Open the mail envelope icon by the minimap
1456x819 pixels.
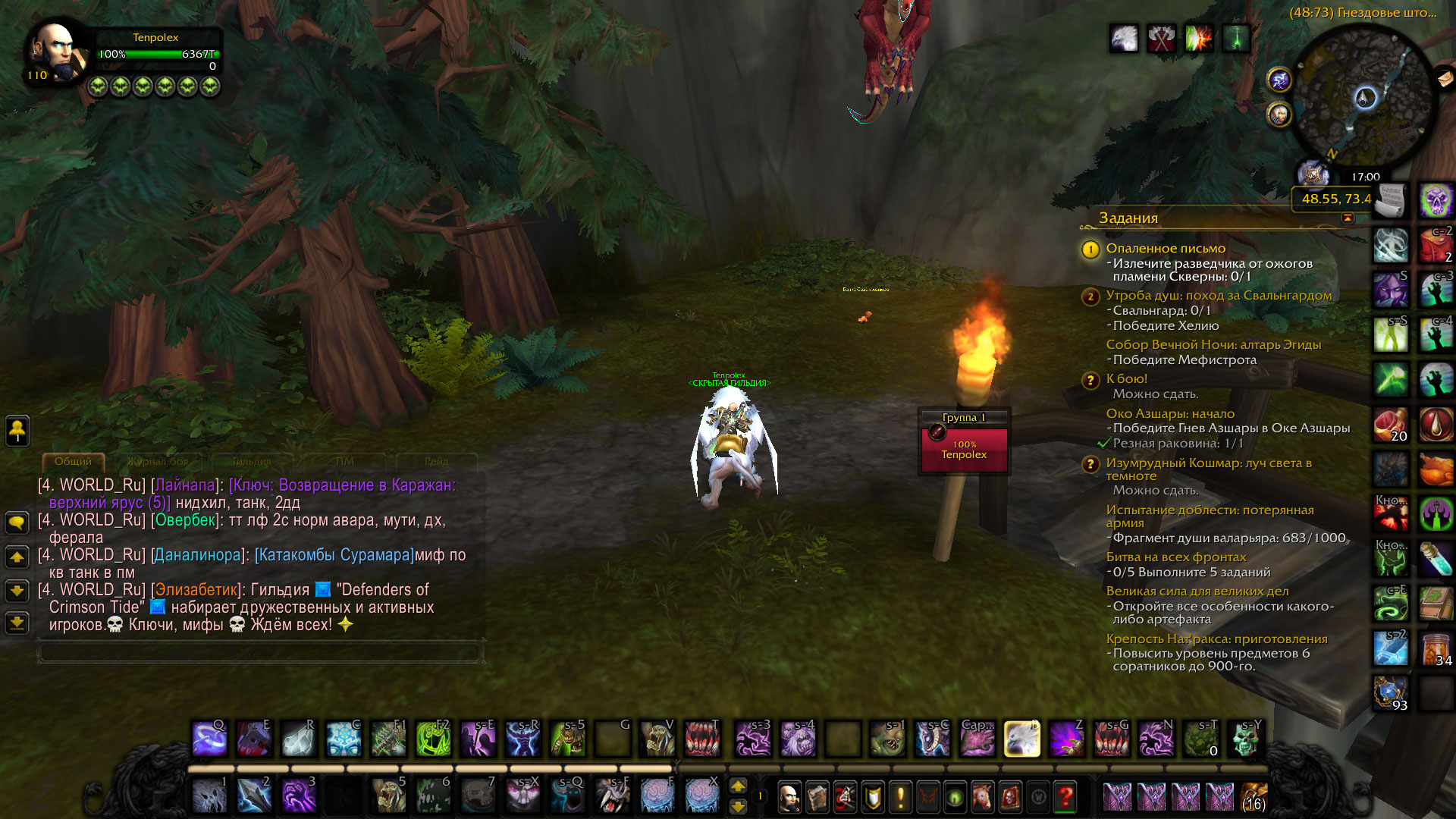(1445, 77)
